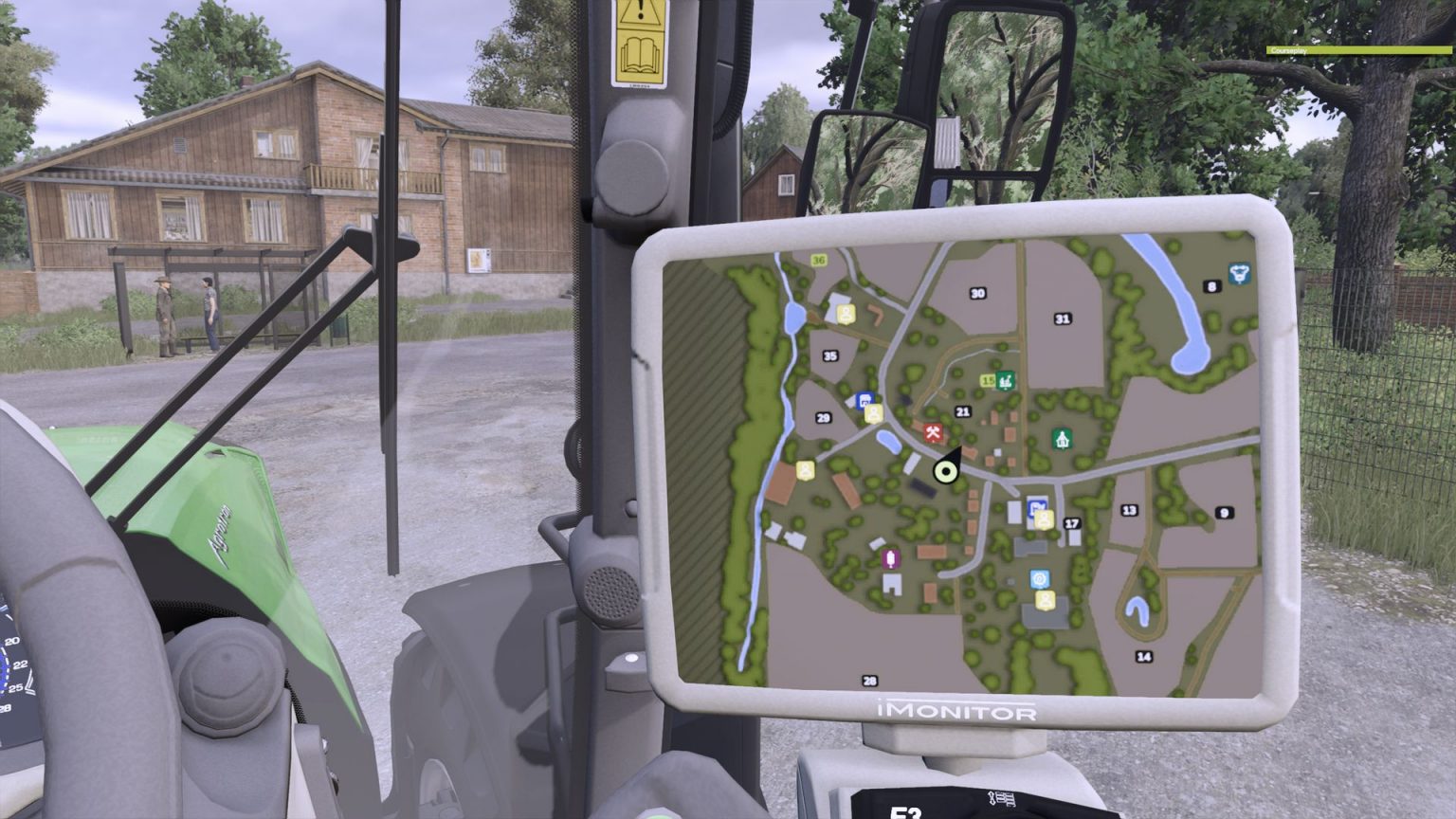The width and height of the screenshot is (1456, 819).
Task: Click the yellow farmhand icon near field 36
Action: click(x=846, y=315)
